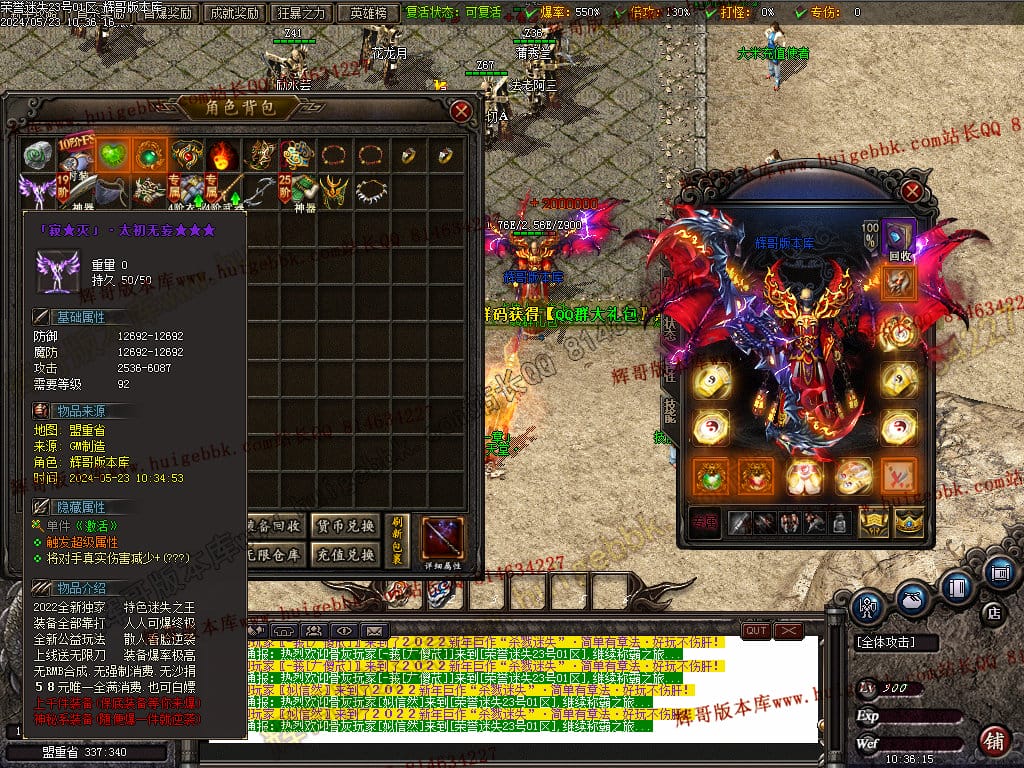The image size is (1024, 768).
Task: Click the 货币兑换 currency exchange button
Action: [345, 526]
